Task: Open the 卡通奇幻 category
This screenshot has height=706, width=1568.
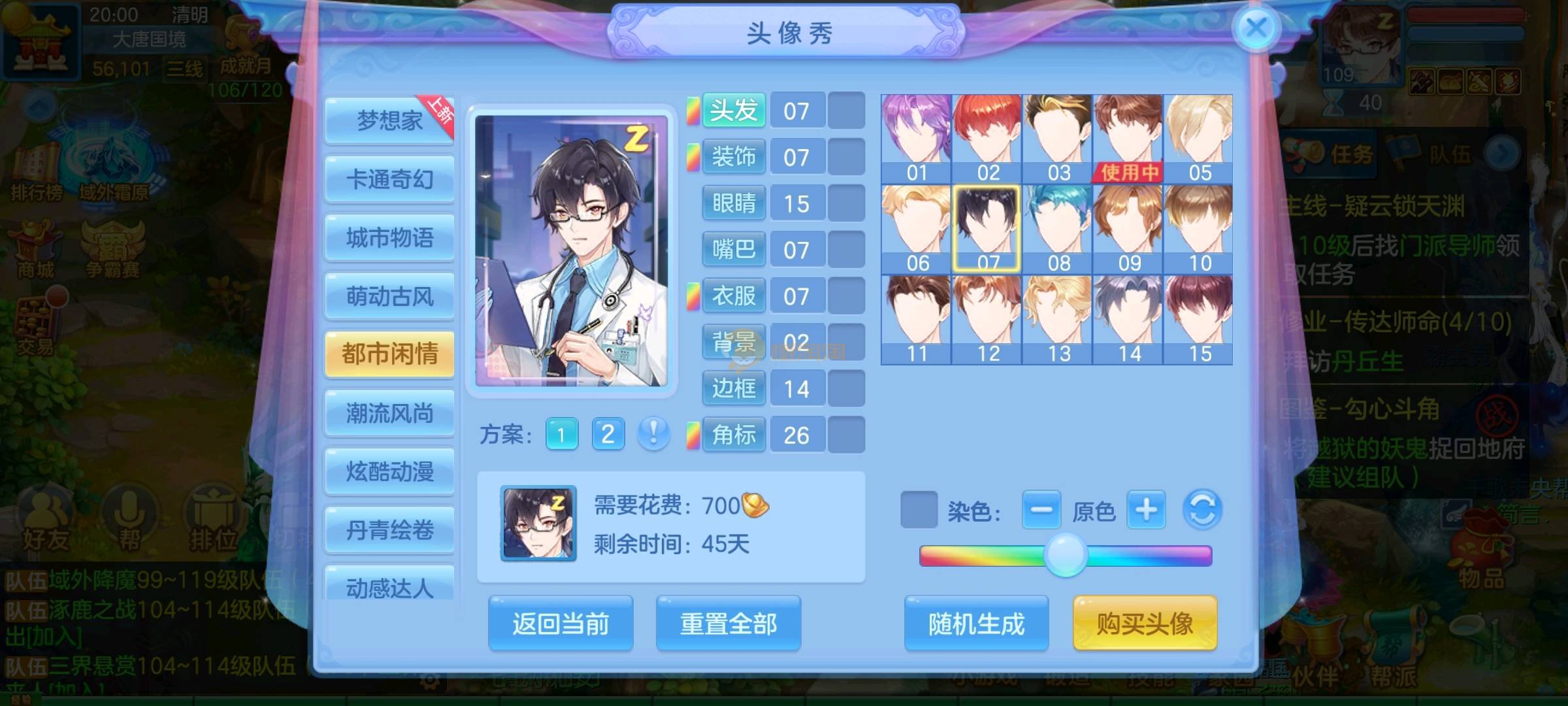Action: point(389,179)
